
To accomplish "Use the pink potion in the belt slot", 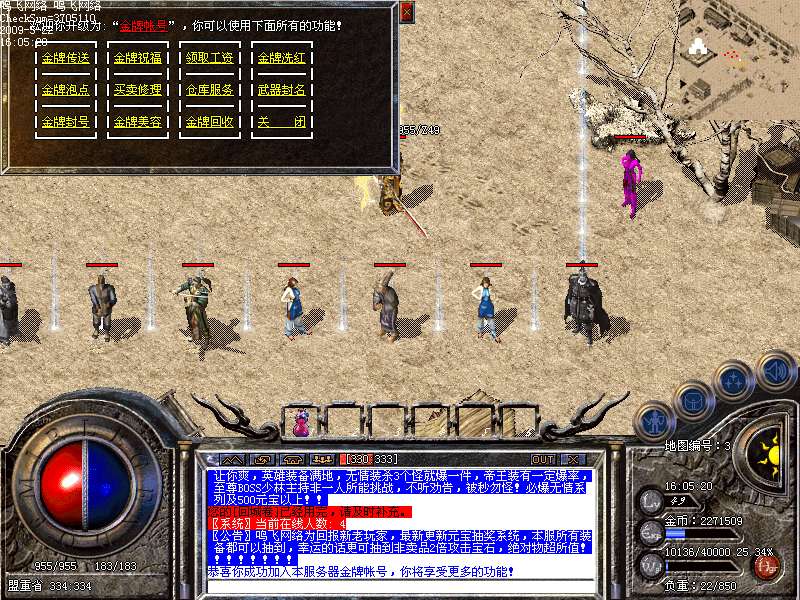I will [x=301, y=424].
